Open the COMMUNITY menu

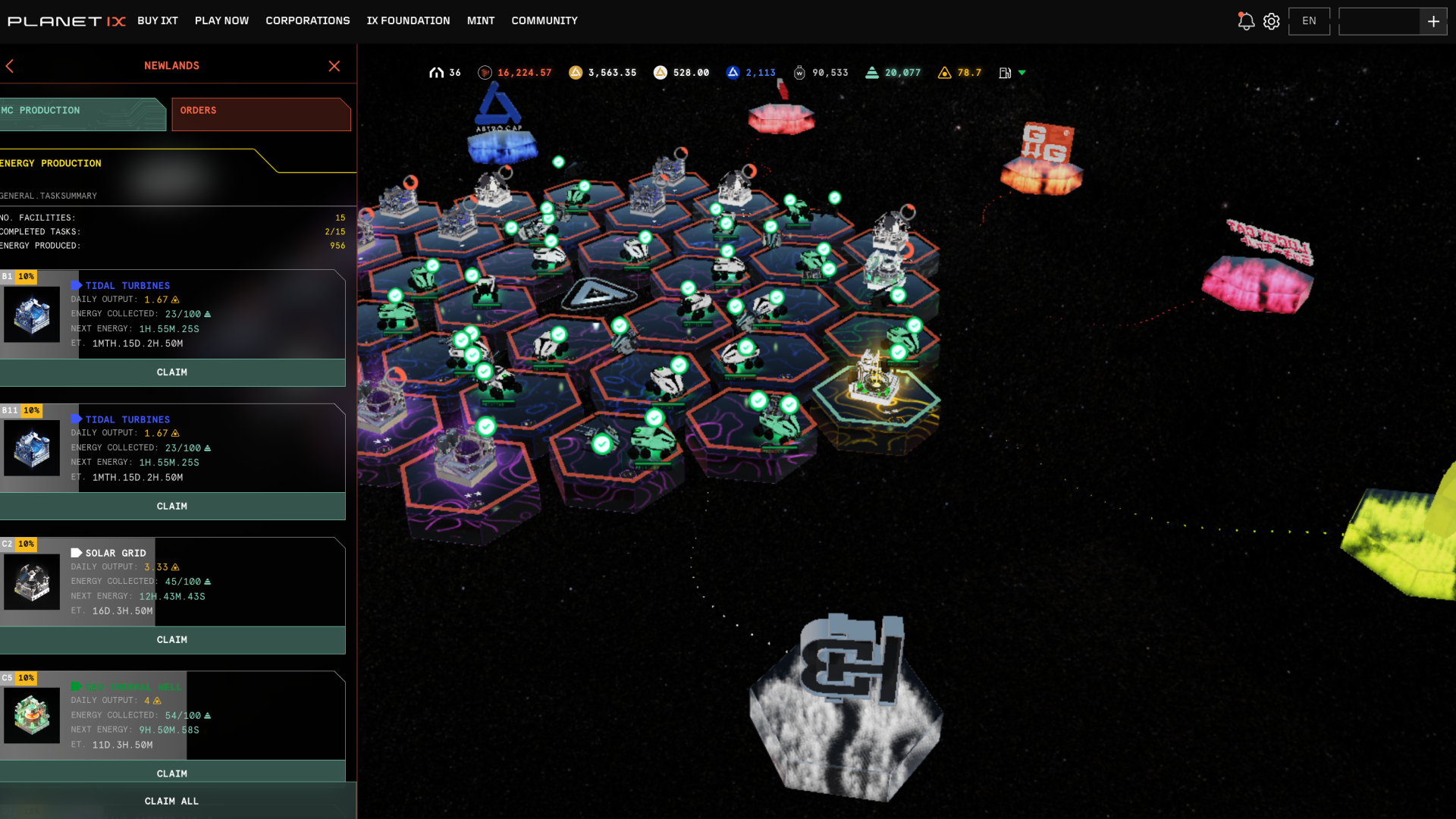(x=544, y=20)
